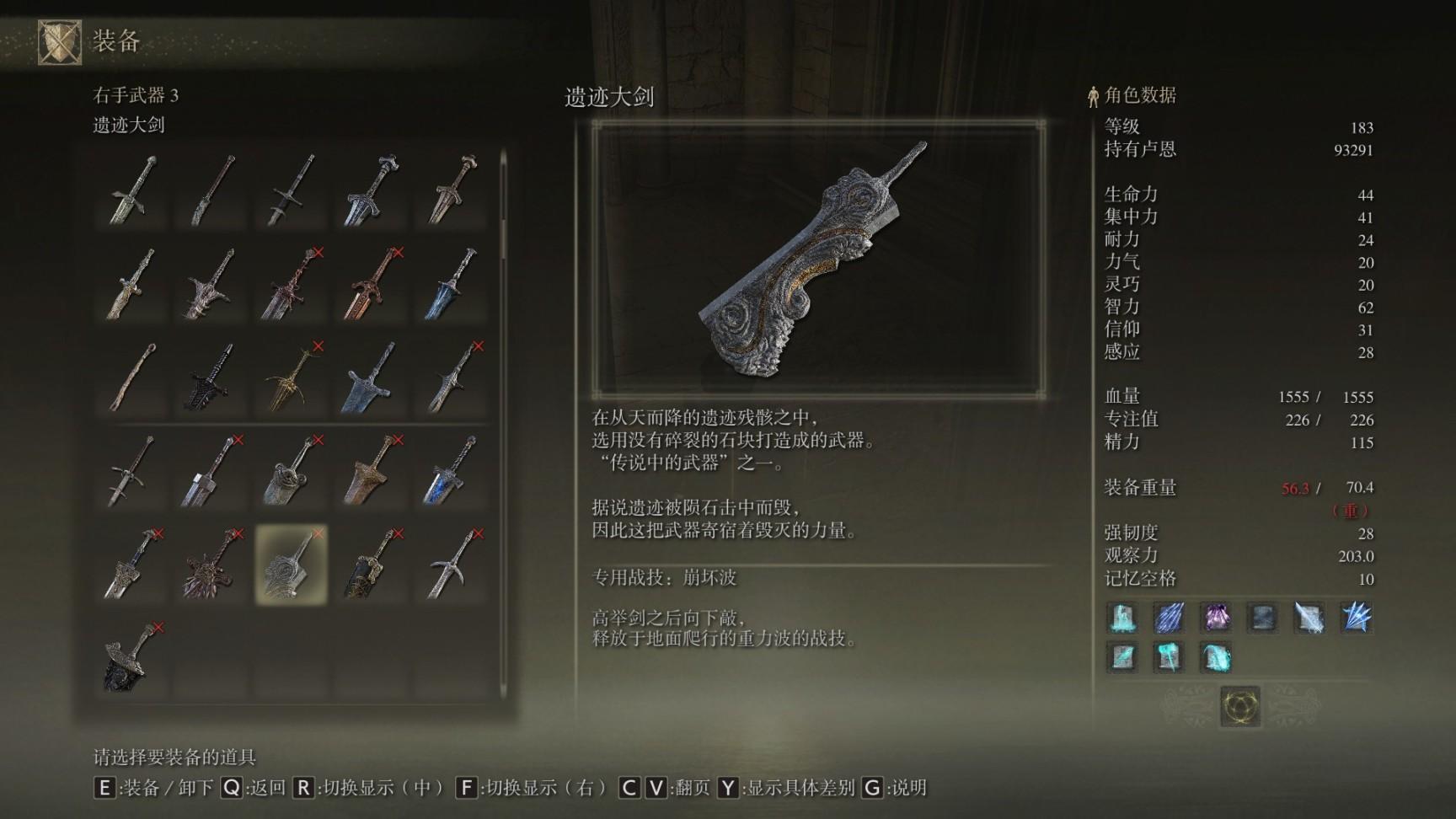The image size is (1456, 819).
Task: Select the blue ice-shards spell icon
Action: coord(1356,618)
